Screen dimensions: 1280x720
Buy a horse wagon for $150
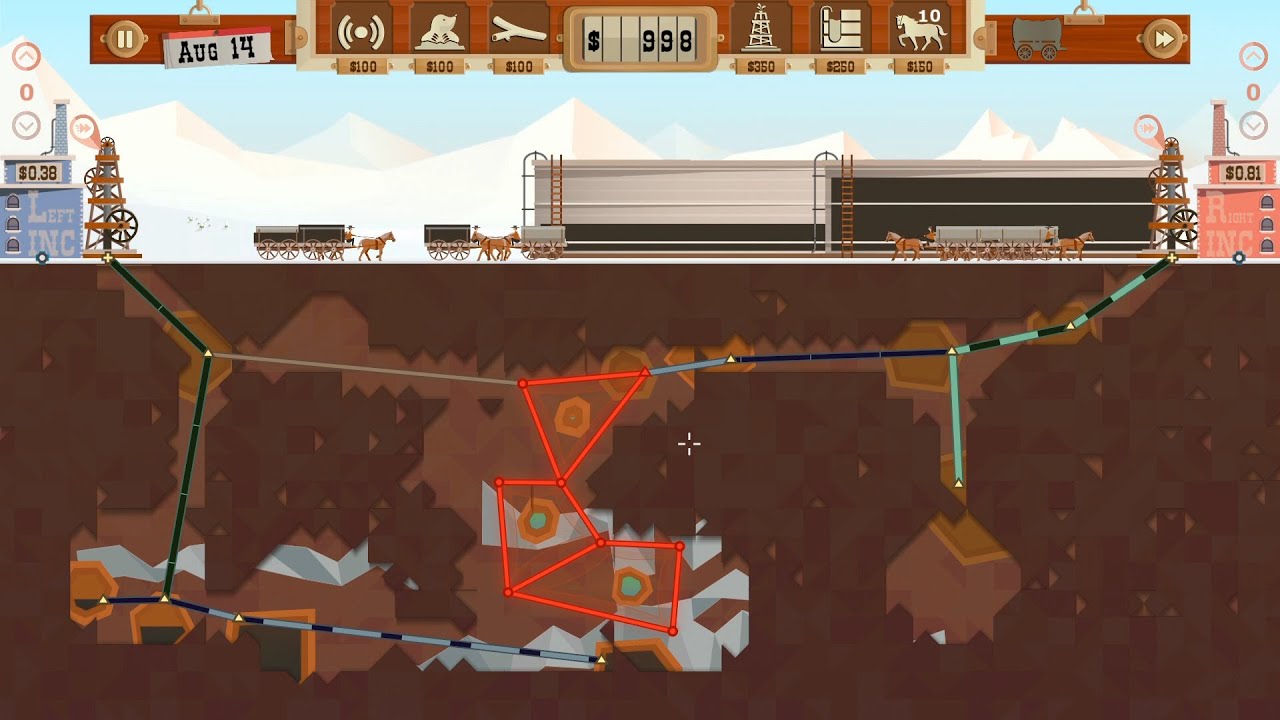coord(920,33)
